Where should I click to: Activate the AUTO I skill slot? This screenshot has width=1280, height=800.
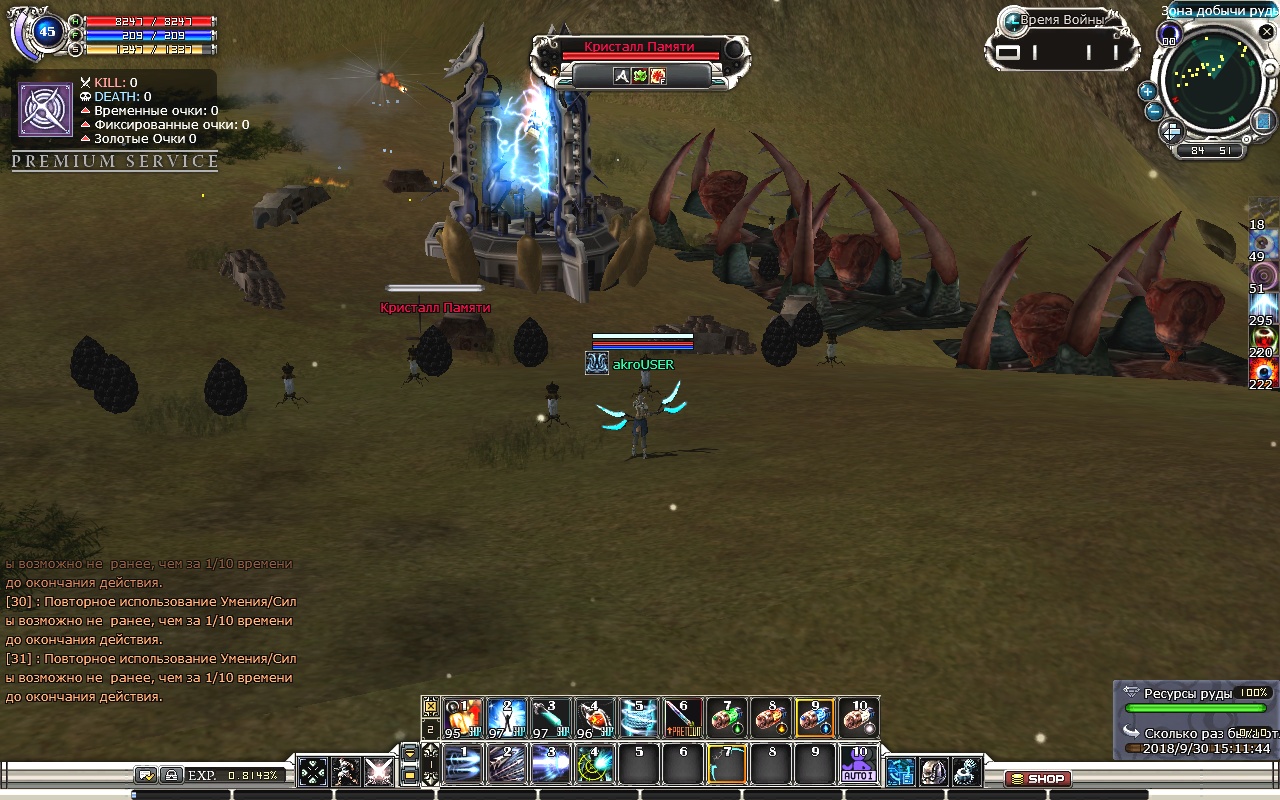point(859,764)
